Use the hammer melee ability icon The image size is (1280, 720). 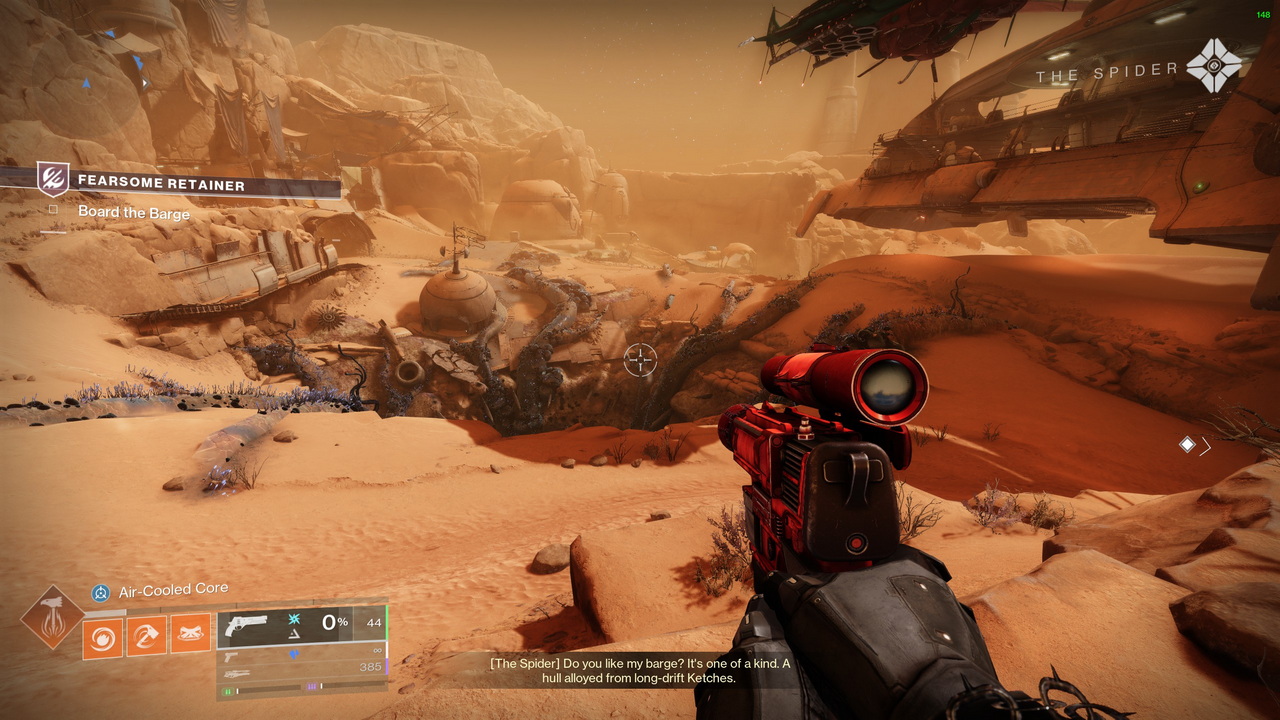(x=146, y=636)
